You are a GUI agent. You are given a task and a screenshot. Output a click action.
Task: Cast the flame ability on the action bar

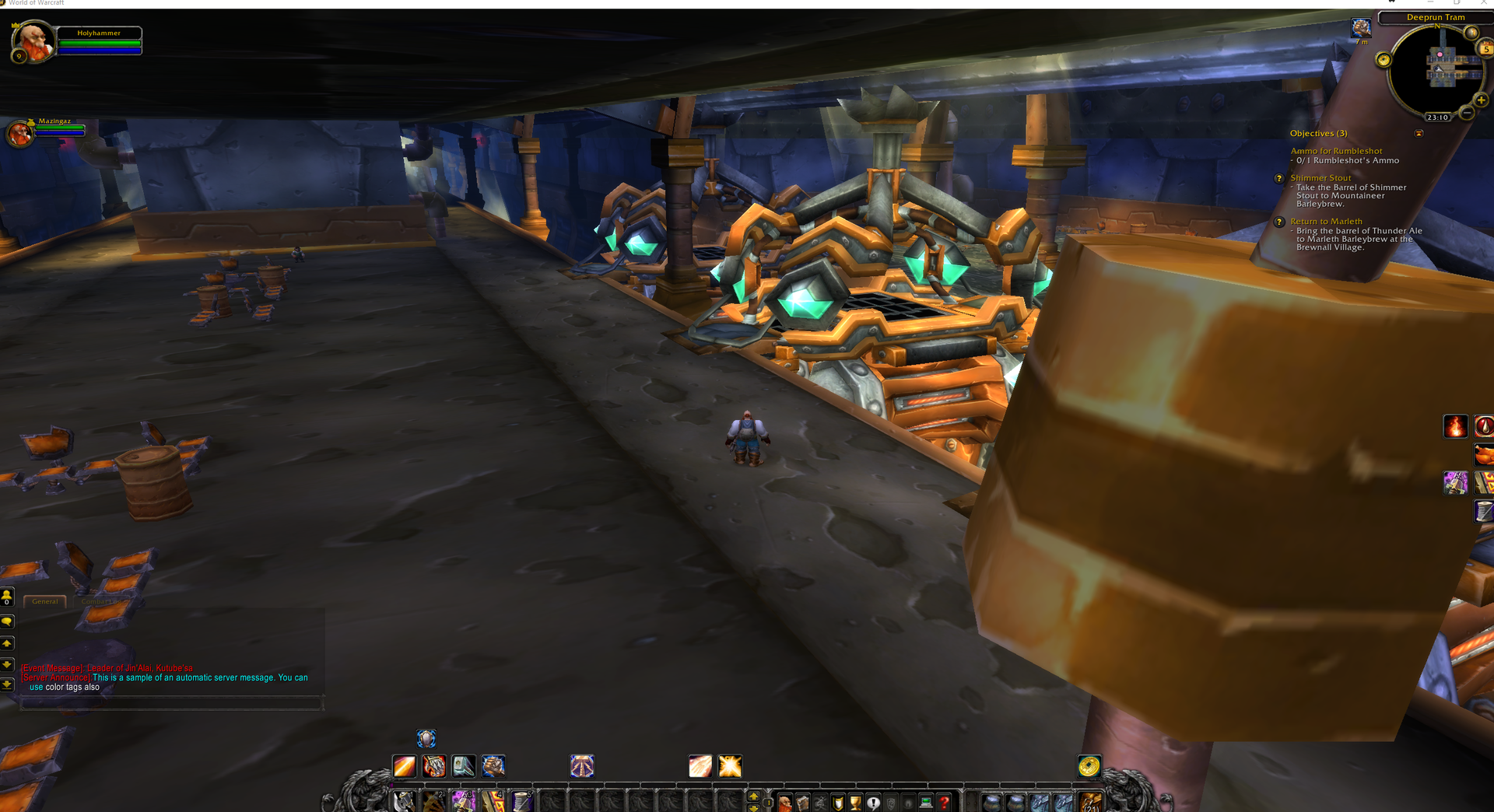coord(433,766)
